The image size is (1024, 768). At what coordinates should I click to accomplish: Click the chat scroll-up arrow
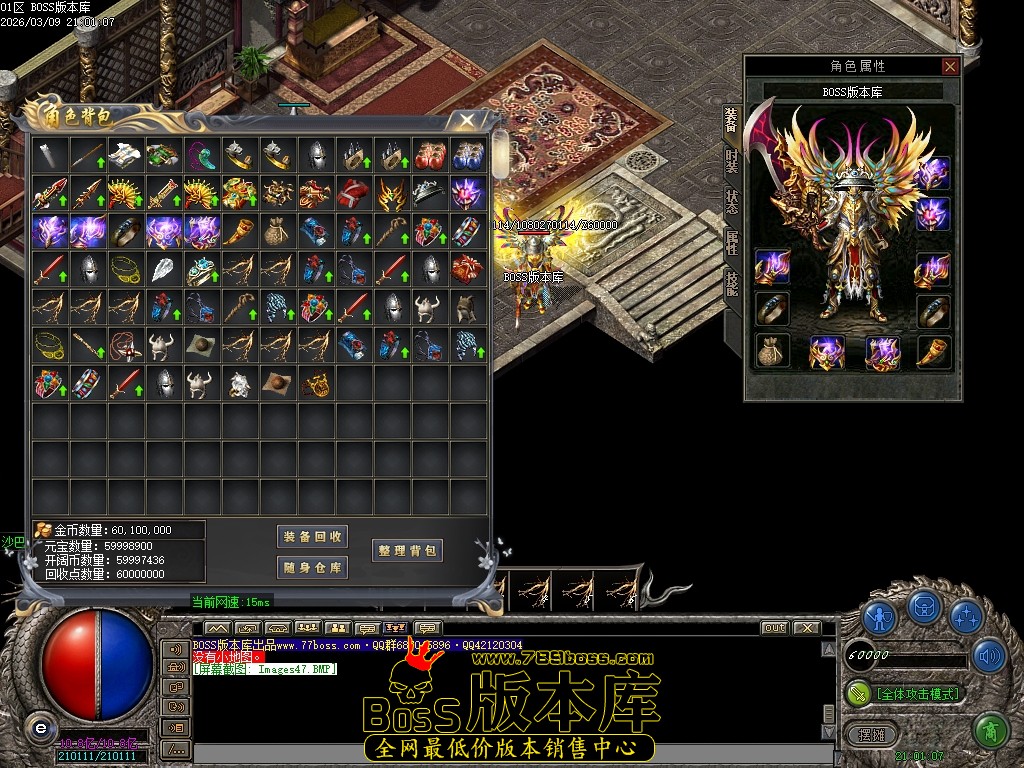tap(828, 649)
